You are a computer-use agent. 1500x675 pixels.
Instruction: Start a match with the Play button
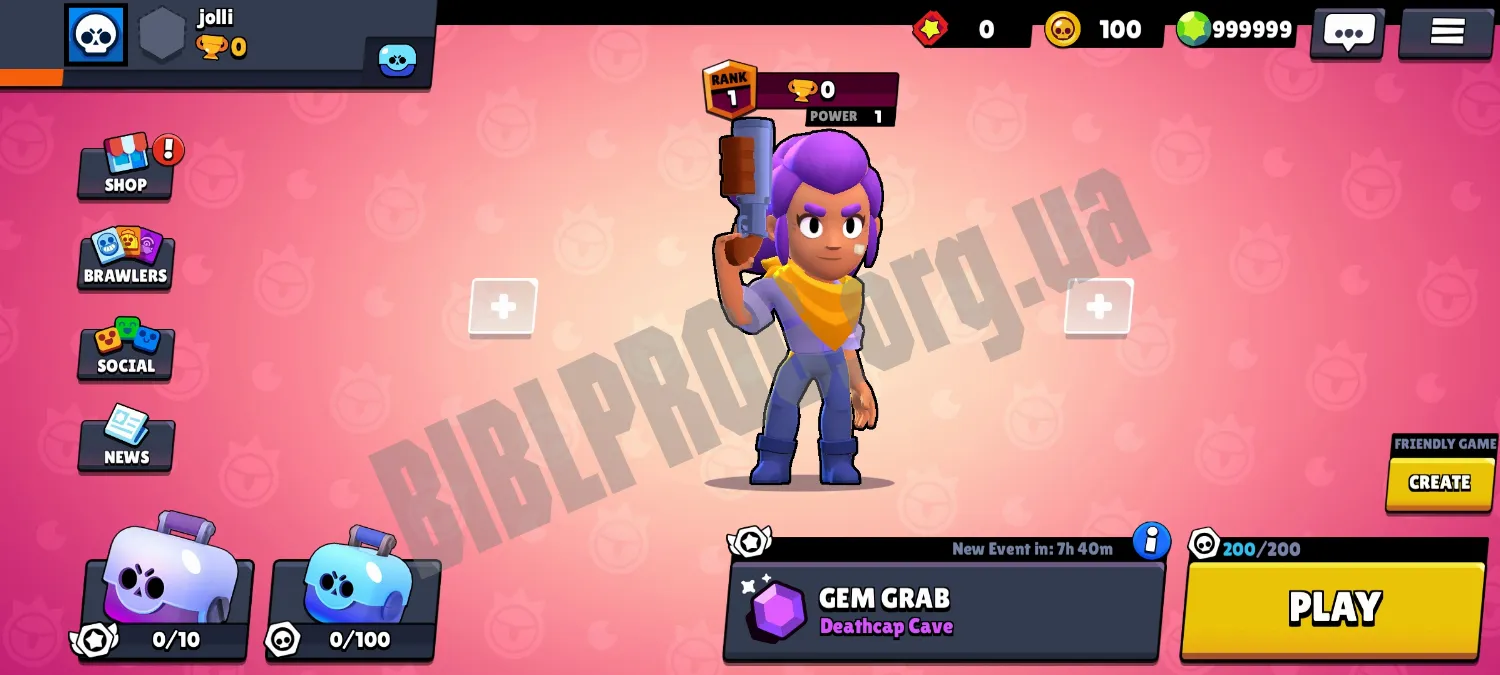tap(1333, 608)
